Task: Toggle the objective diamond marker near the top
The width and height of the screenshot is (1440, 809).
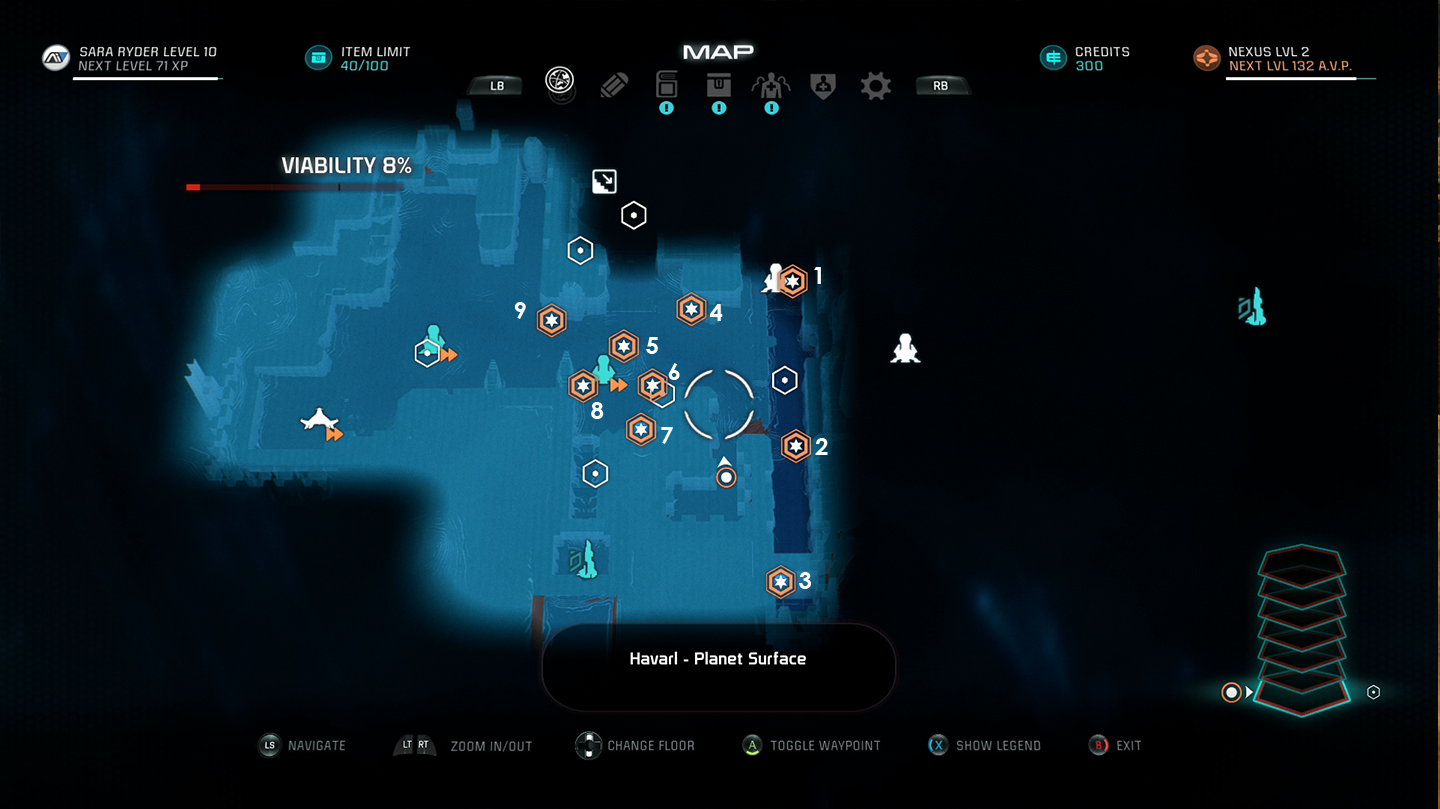Action: pyautogui.click(x=602, y=181)
